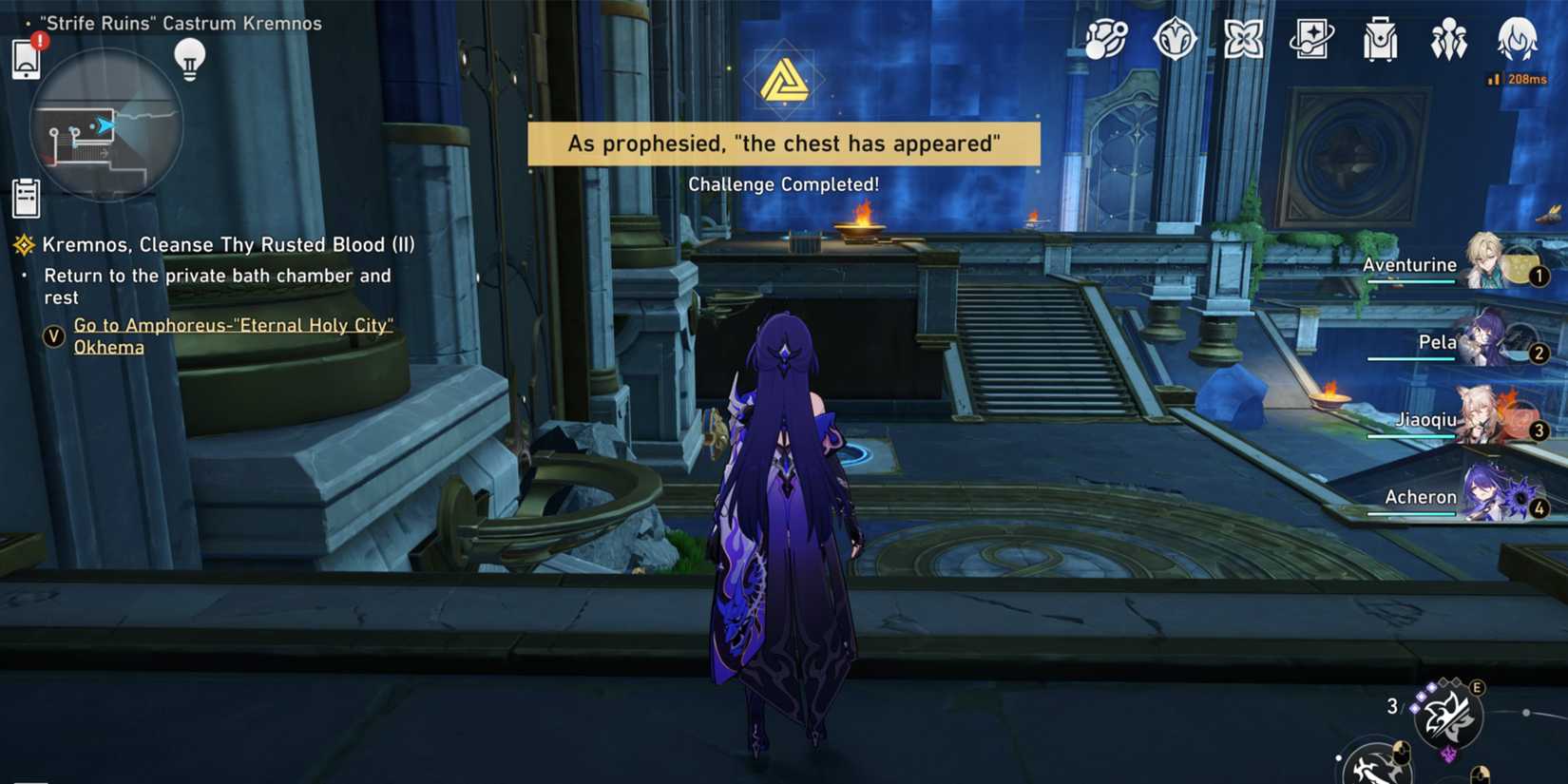Open the mission clipboard icon
This screenshot has height=784, width=1568.
25,196
